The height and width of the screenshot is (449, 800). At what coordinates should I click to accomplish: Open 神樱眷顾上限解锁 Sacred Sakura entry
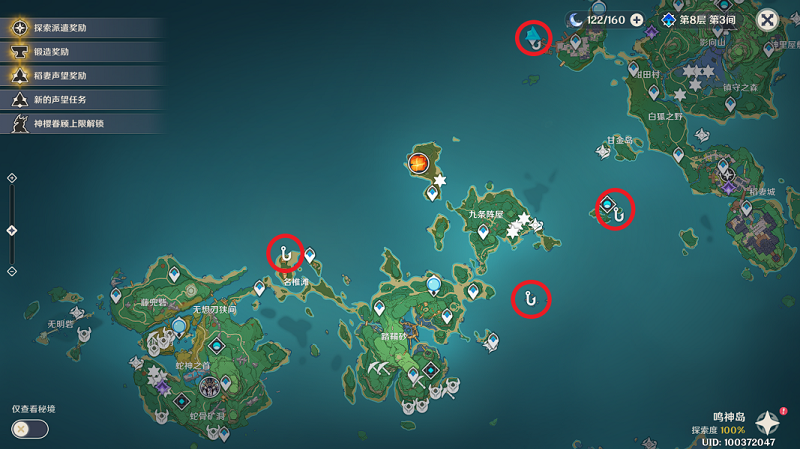[x=70, y=124]
